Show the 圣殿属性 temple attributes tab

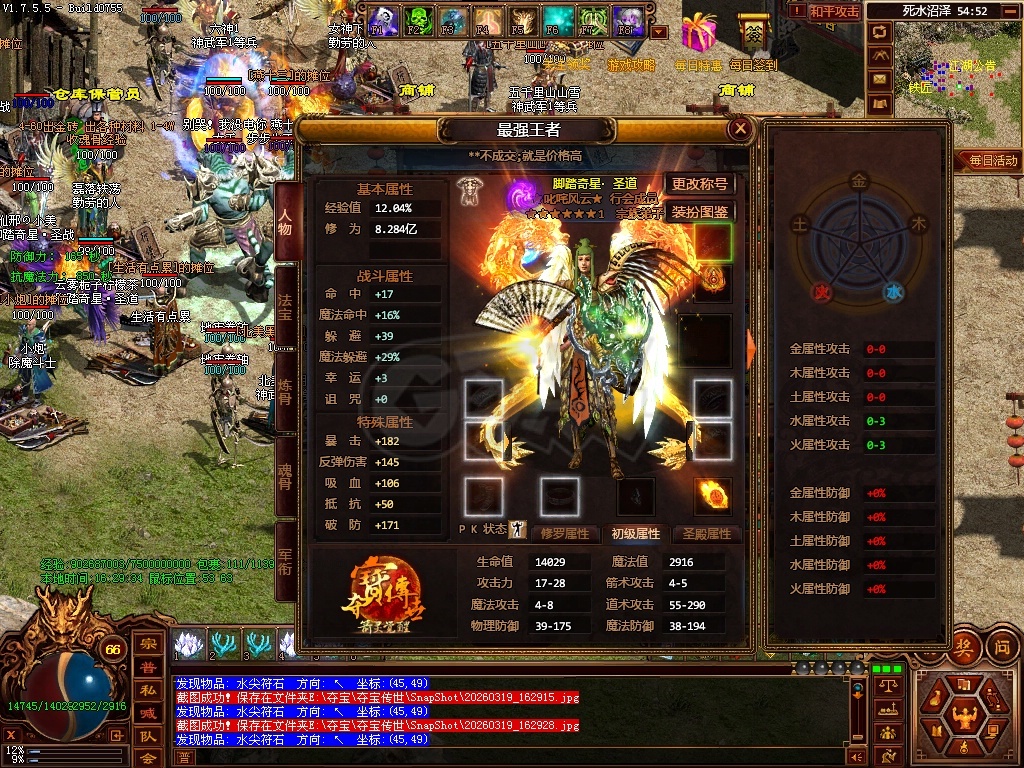(x=707, y=534)
